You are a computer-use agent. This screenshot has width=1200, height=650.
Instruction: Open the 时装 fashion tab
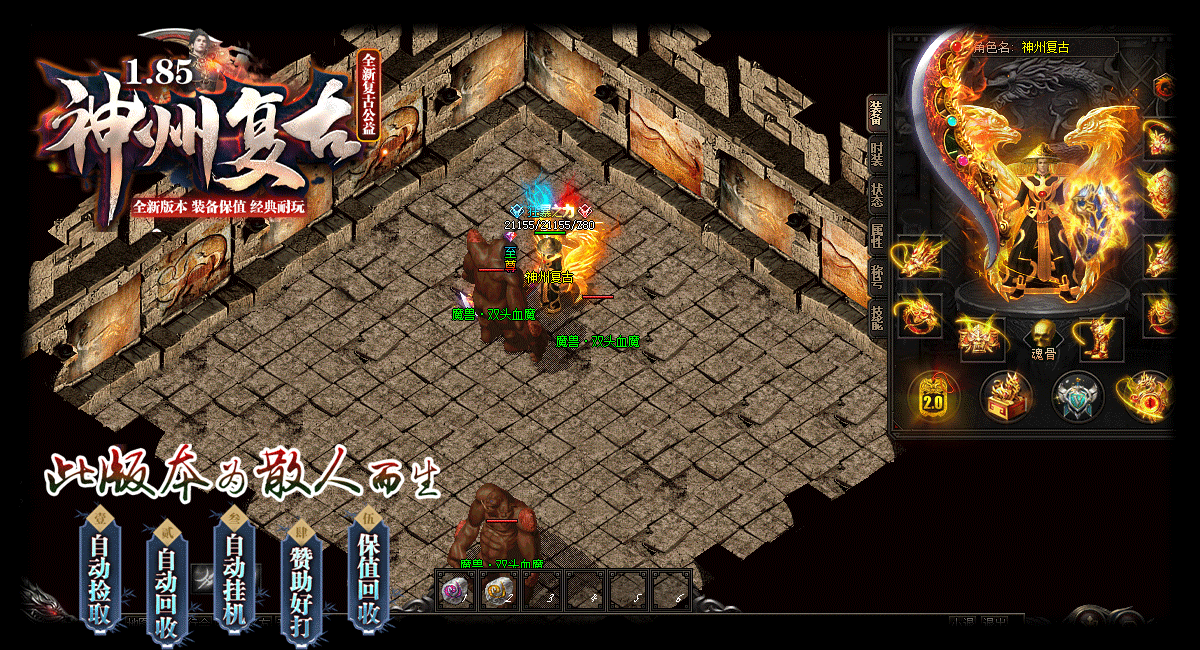876,155
